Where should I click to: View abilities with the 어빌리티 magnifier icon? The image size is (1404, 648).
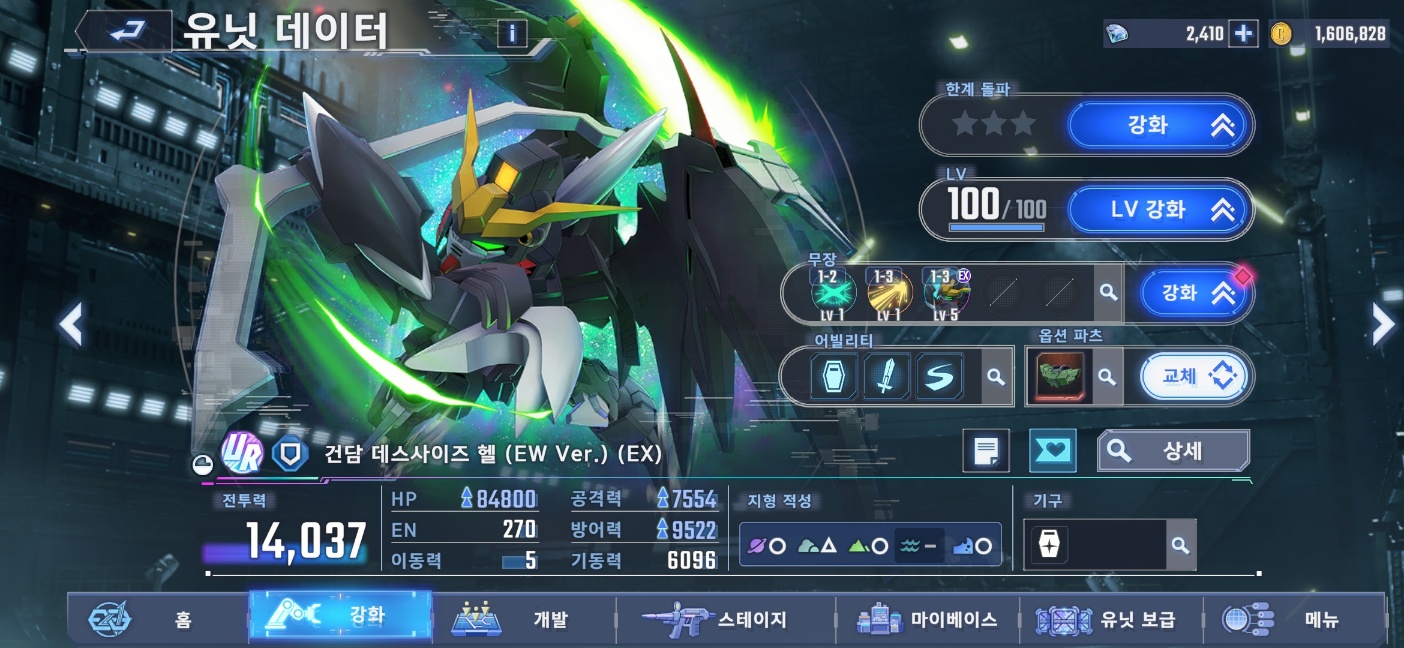point(996,377)
